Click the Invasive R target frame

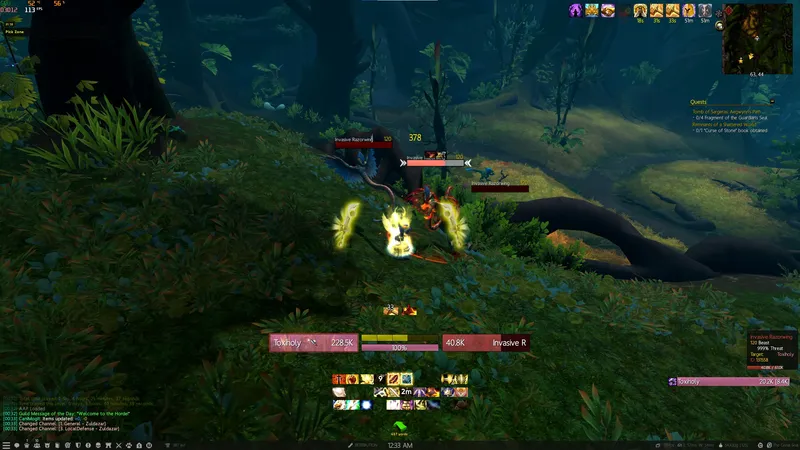click(484, 343)
